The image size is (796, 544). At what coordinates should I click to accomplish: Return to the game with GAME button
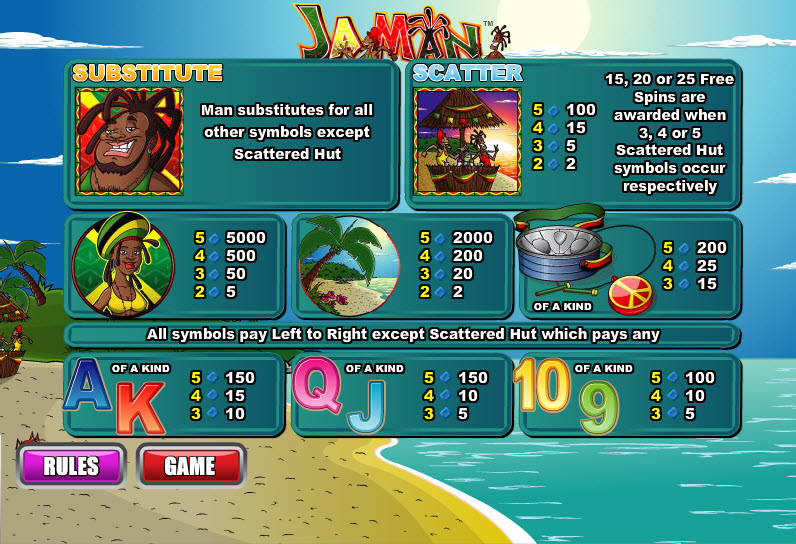pos(190,465)
